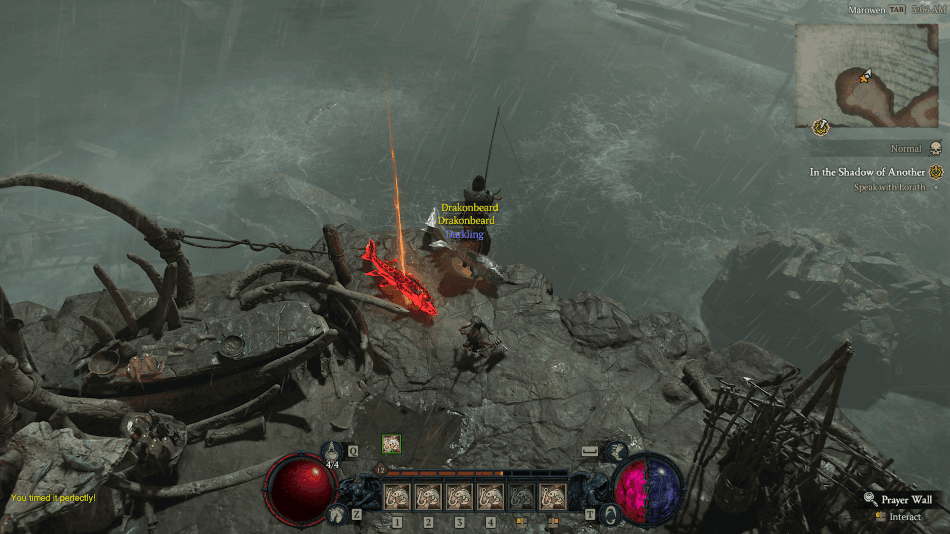This screenshot has height=534, width=950.
Task: Click the green-bordered buff icon above the bar
Action: click(391, 445)
